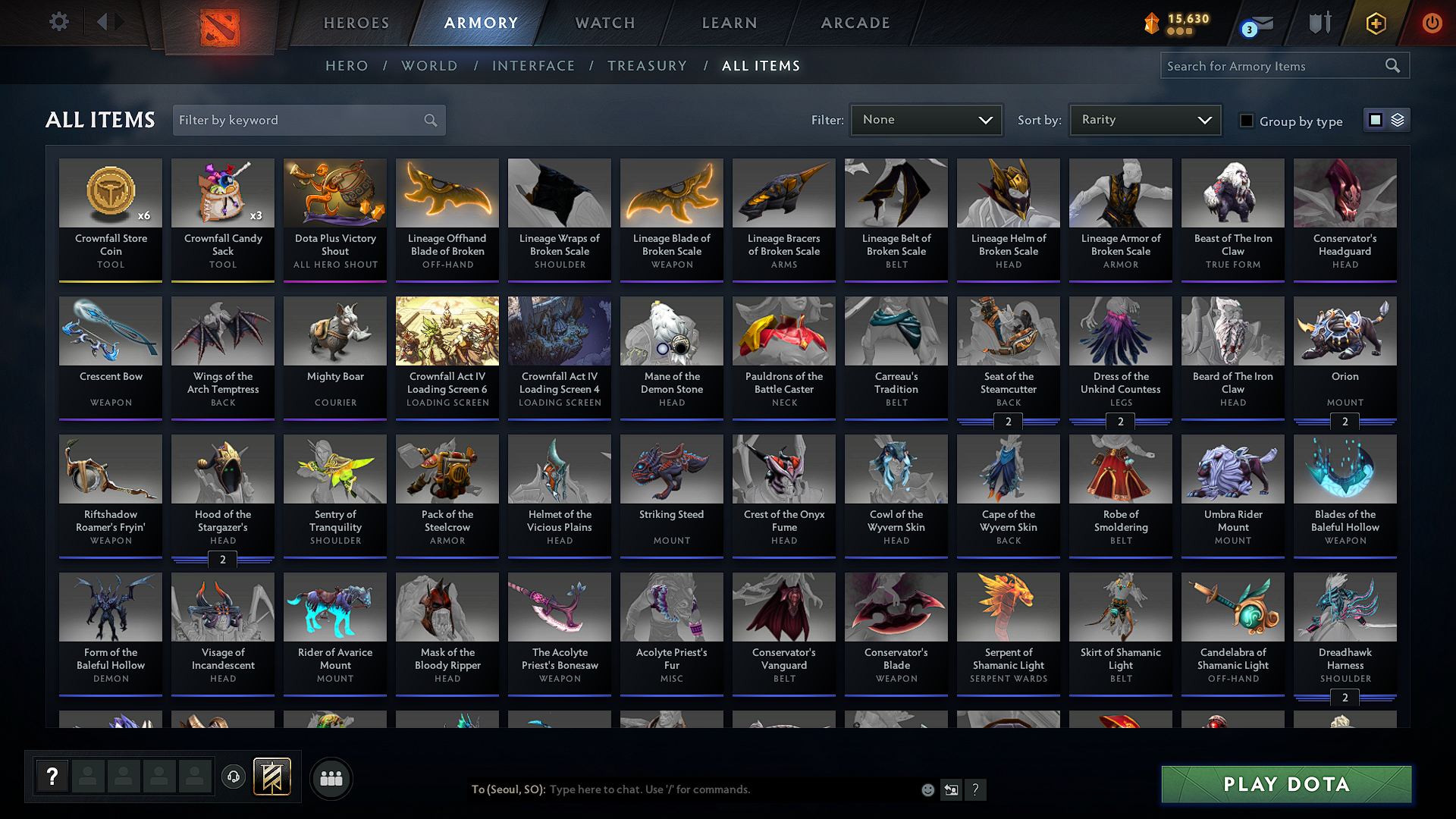Click the PLAY DOTA button
Viewport: 1456px width, 819px height.
1285,784
